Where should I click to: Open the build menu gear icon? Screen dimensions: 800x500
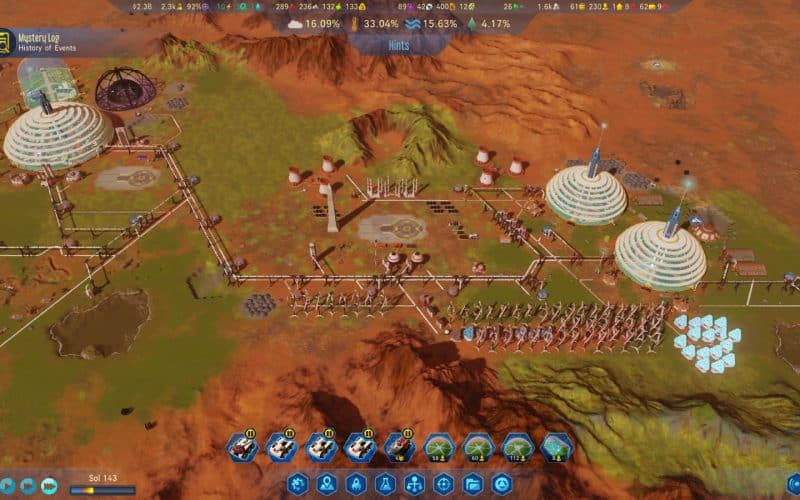tap(297, 485)
